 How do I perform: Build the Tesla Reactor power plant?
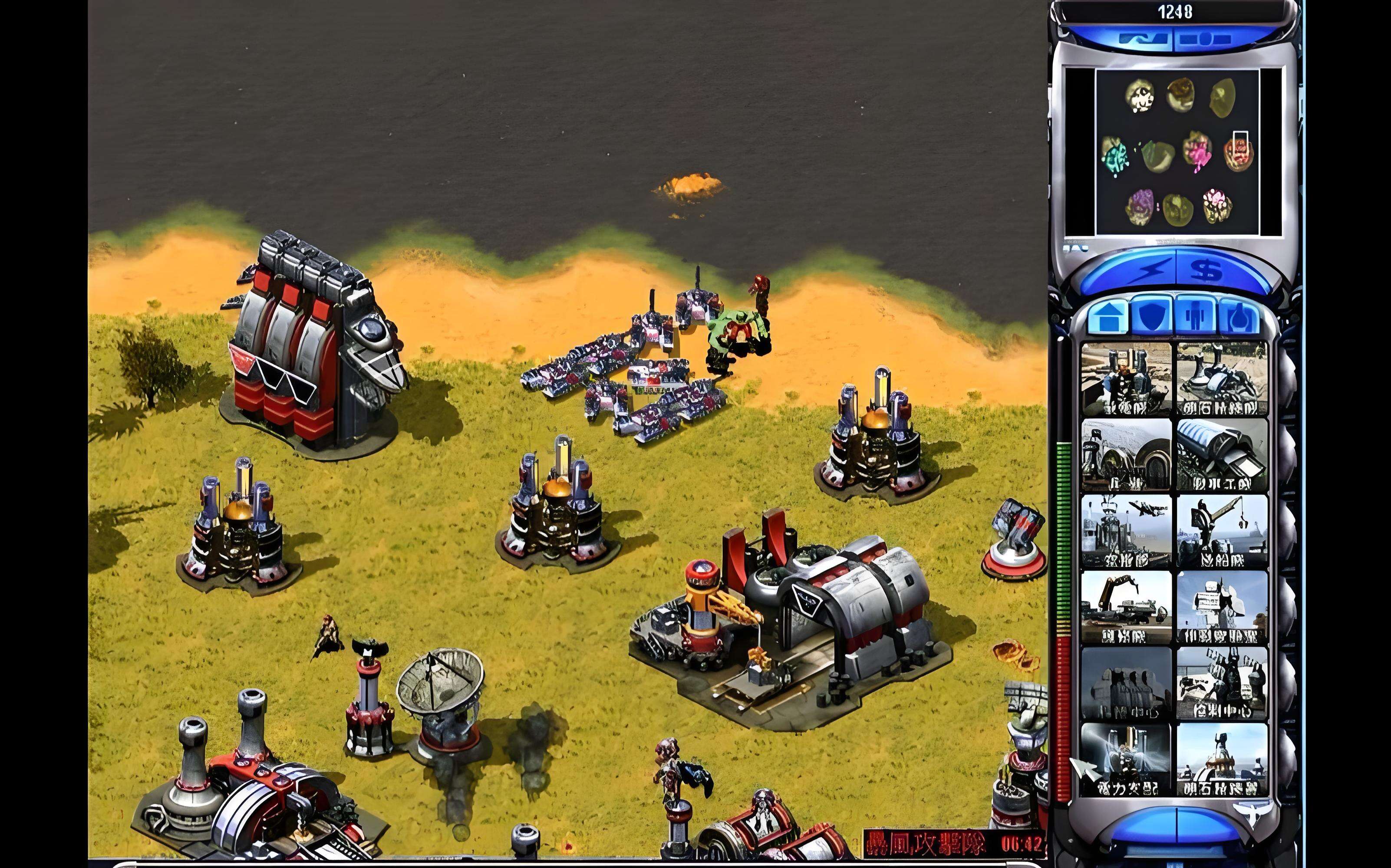[1126, 379]
